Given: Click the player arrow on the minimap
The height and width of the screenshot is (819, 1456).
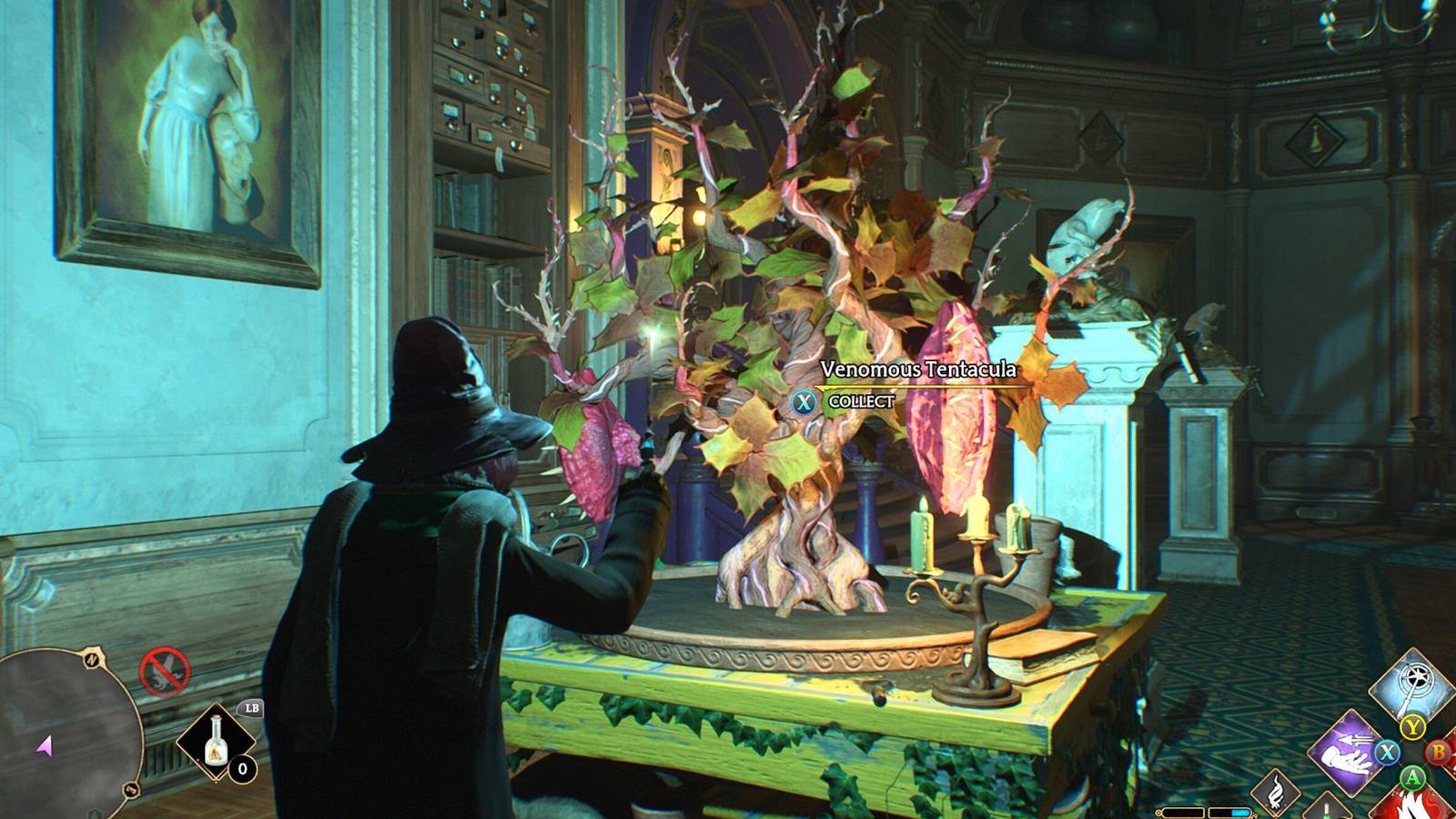Looking at the screenshot, I should (44, 746).
